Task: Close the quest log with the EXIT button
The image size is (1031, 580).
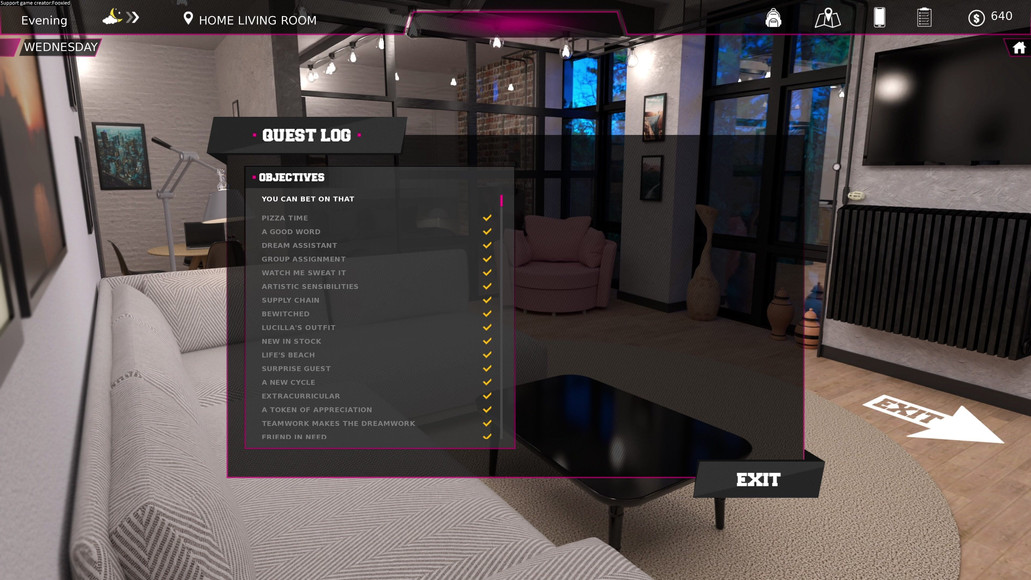Action: pos(758,480)
